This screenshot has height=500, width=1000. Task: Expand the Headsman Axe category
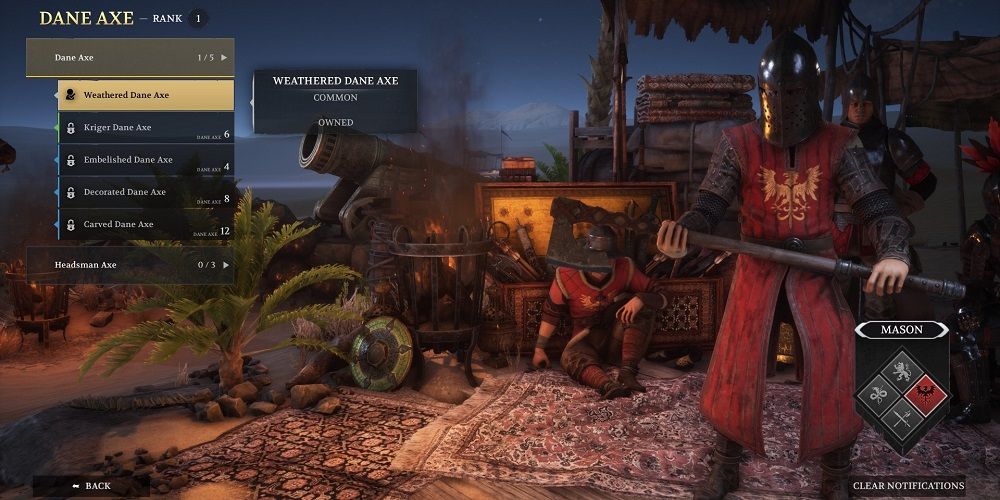pos(130,265)
